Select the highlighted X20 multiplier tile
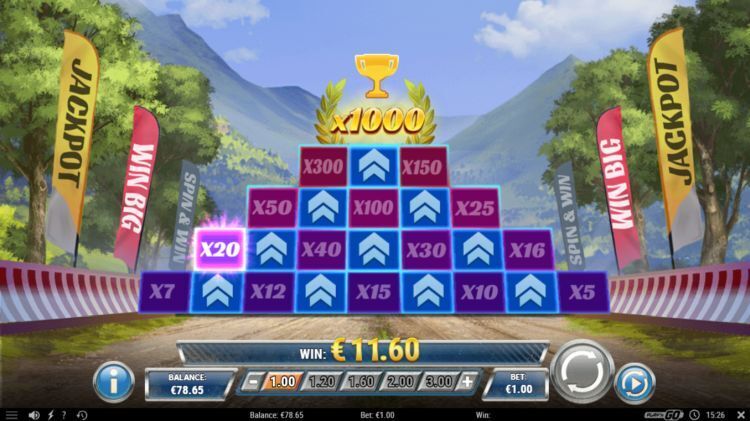This screenshot has width=750, height=421. (x=220, y=249)
